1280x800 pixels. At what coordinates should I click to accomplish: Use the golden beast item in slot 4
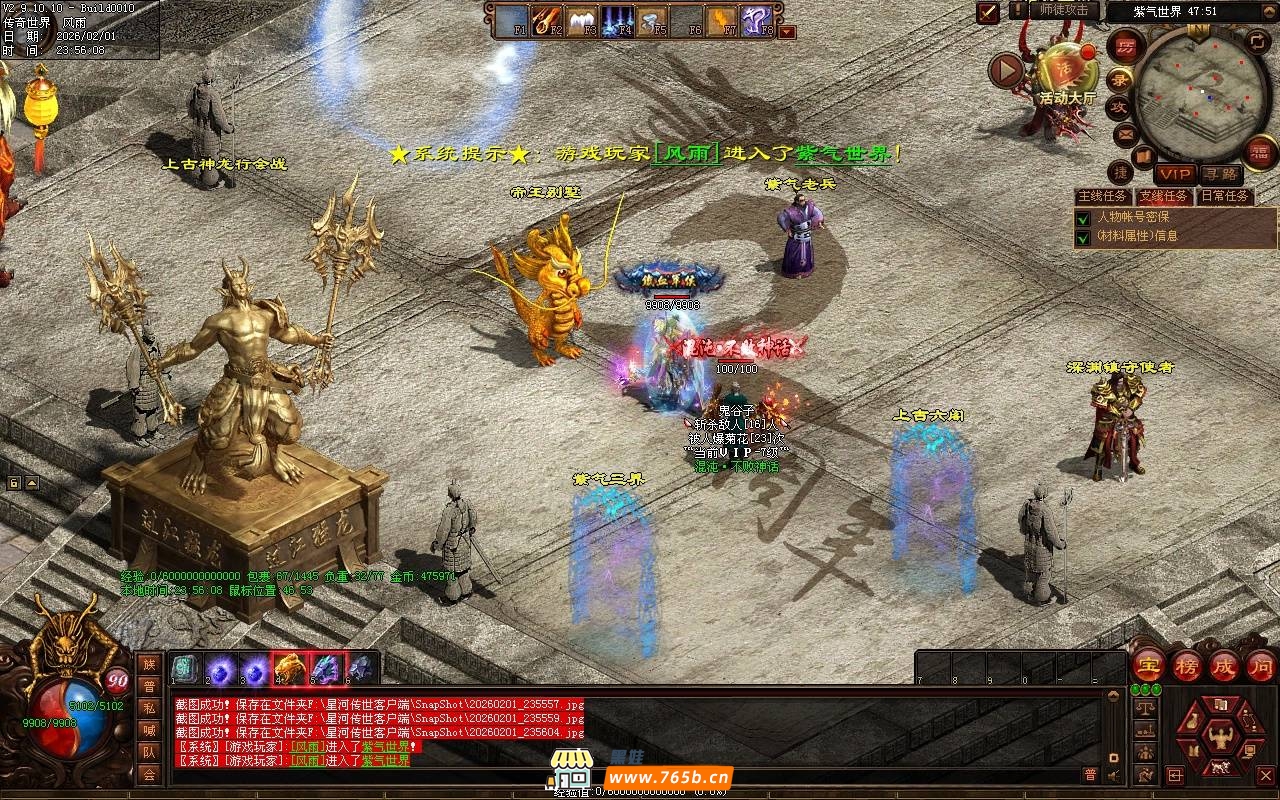tap(289, 667)
